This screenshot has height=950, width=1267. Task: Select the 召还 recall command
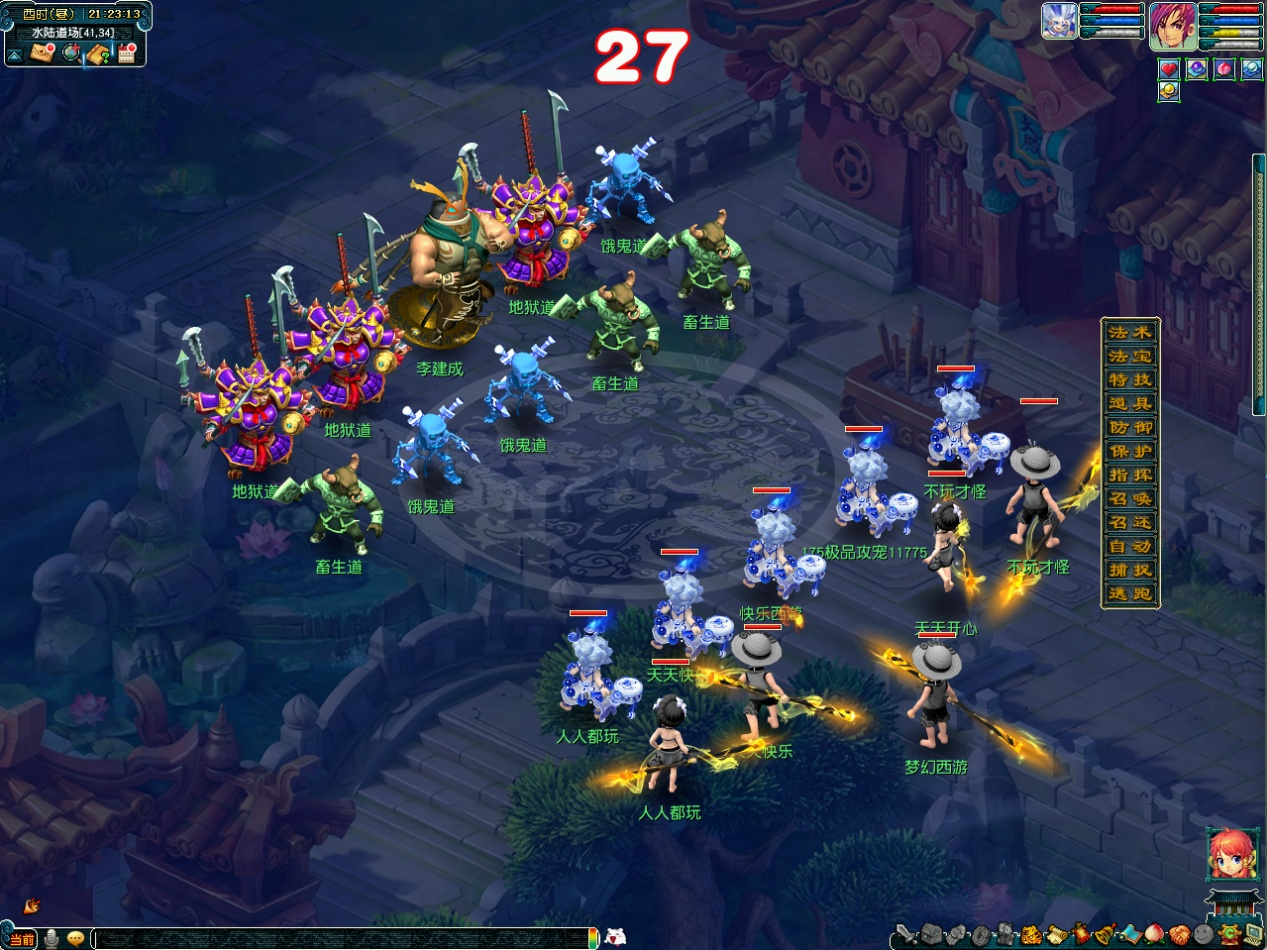[1130, 523]
